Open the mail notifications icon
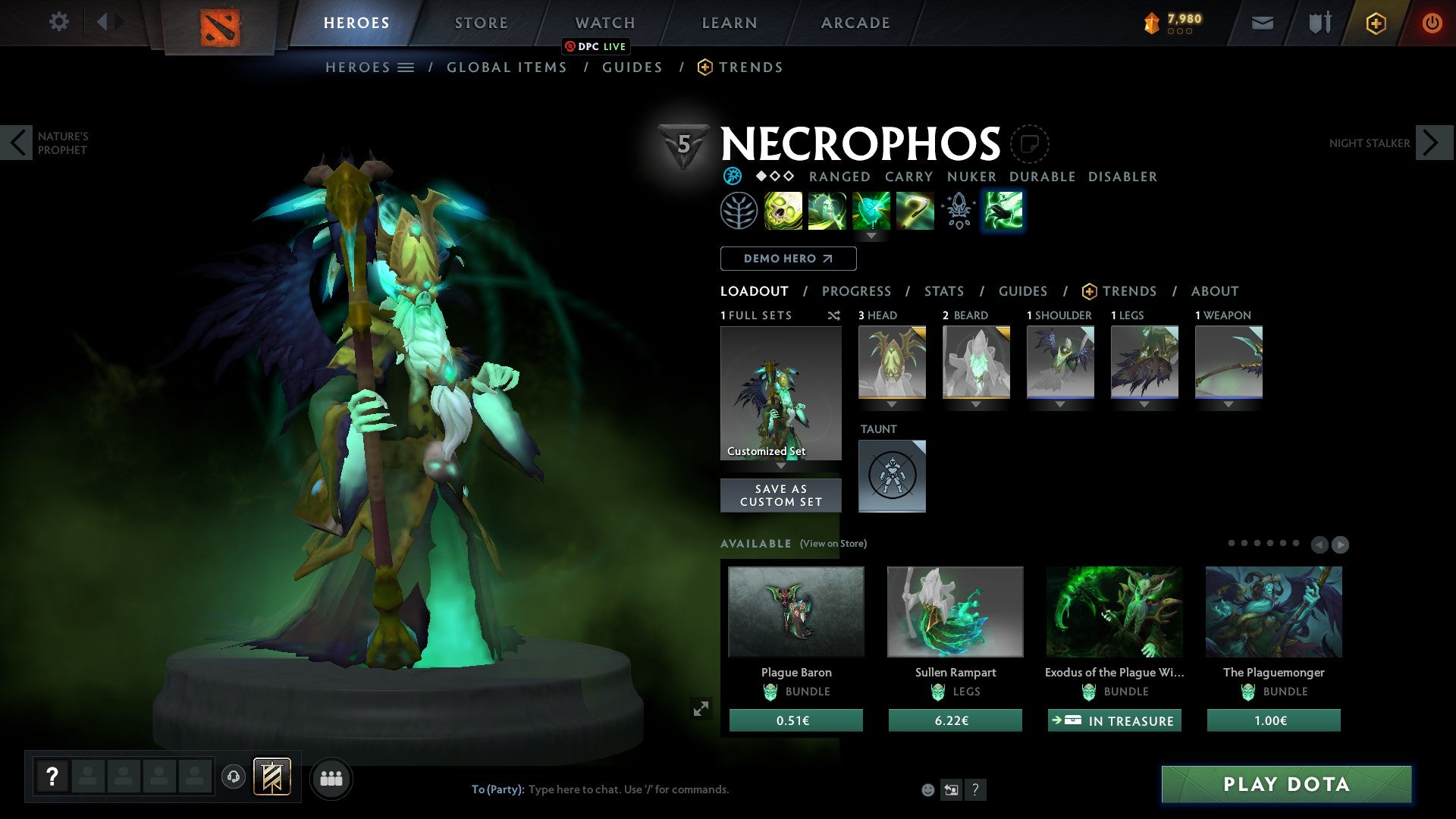The image size is (1456, 819). tap(1263, 22)
